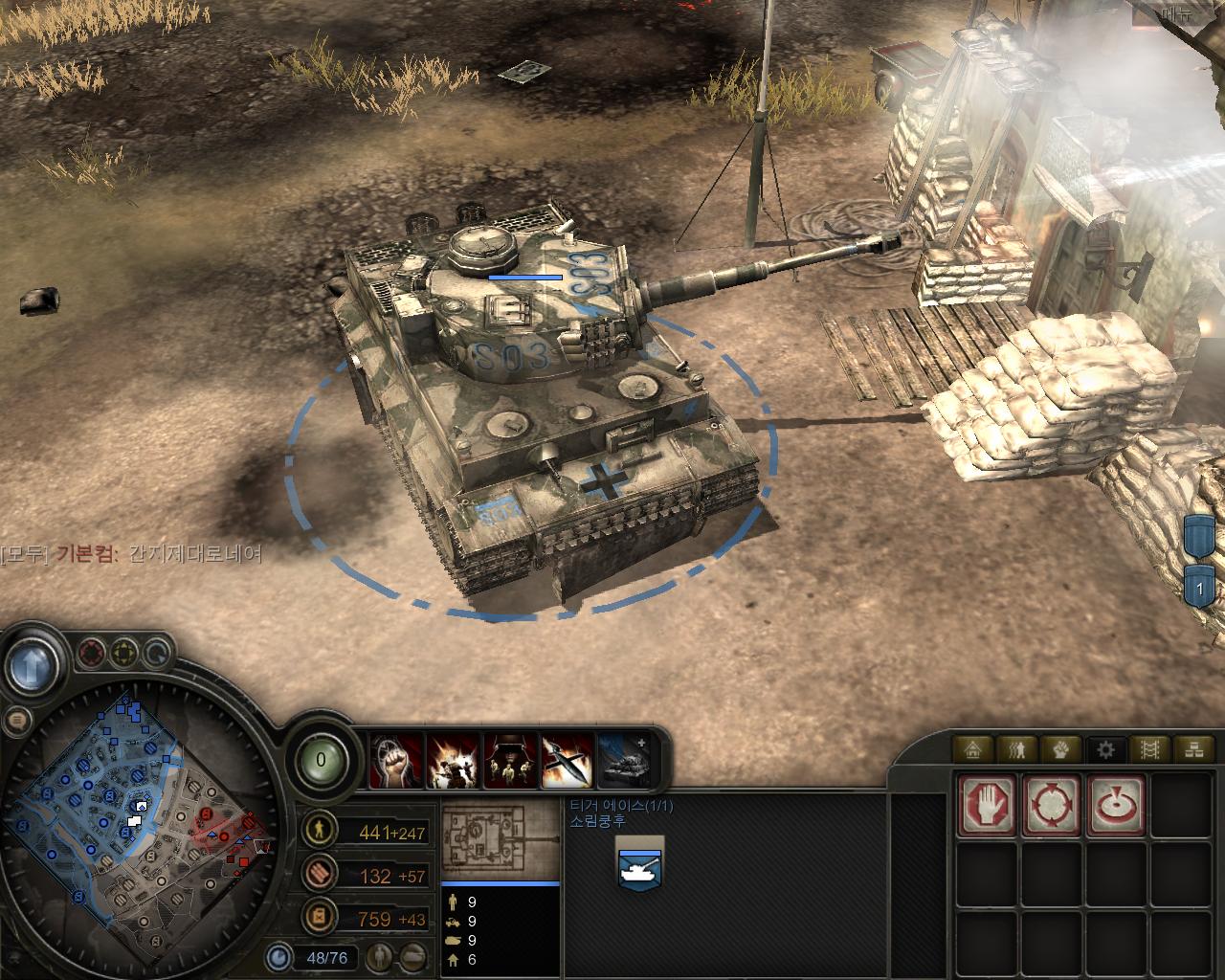Select the circular arrows command icon

[x=1053, y=805]
